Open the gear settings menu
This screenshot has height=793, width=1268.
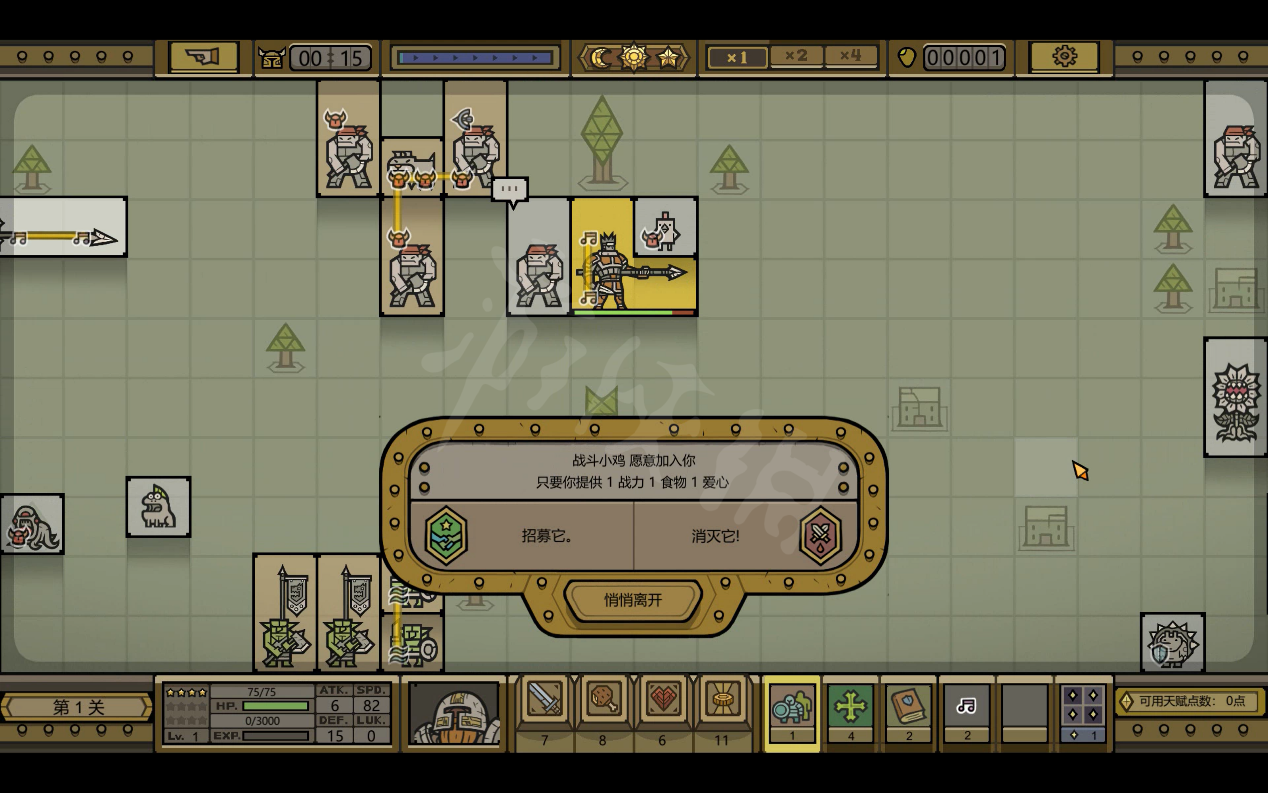(1064, 57)
